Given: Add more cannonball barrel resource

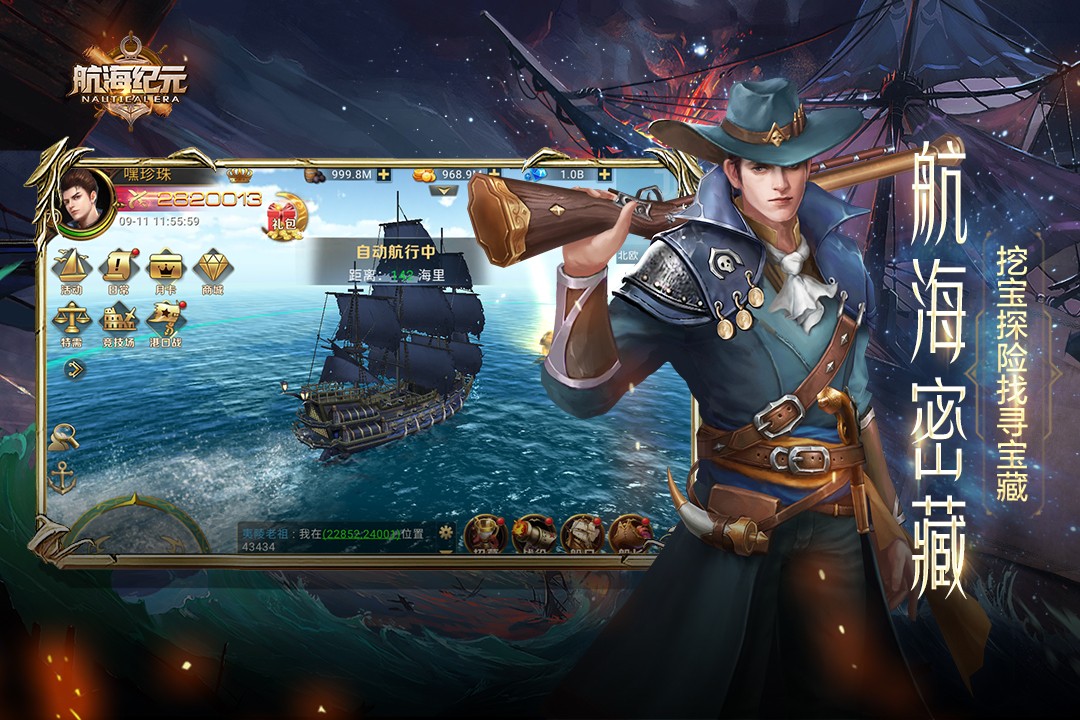Looking at the screenshot, I should pyautogui.click(x=384, y=174).
